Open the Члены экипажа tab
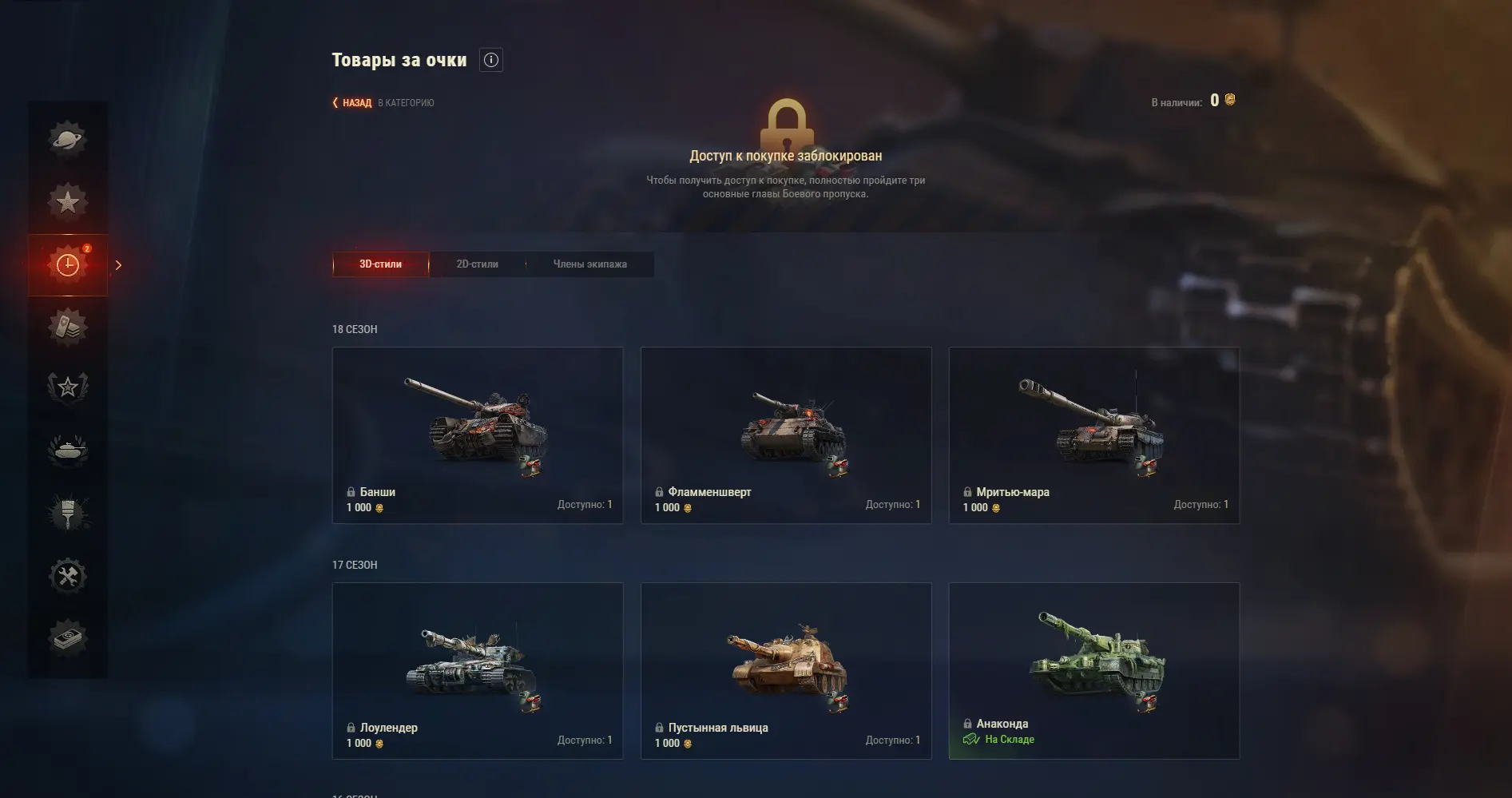The height and width of the screenshot is (798, 1512). pos(589,264)
